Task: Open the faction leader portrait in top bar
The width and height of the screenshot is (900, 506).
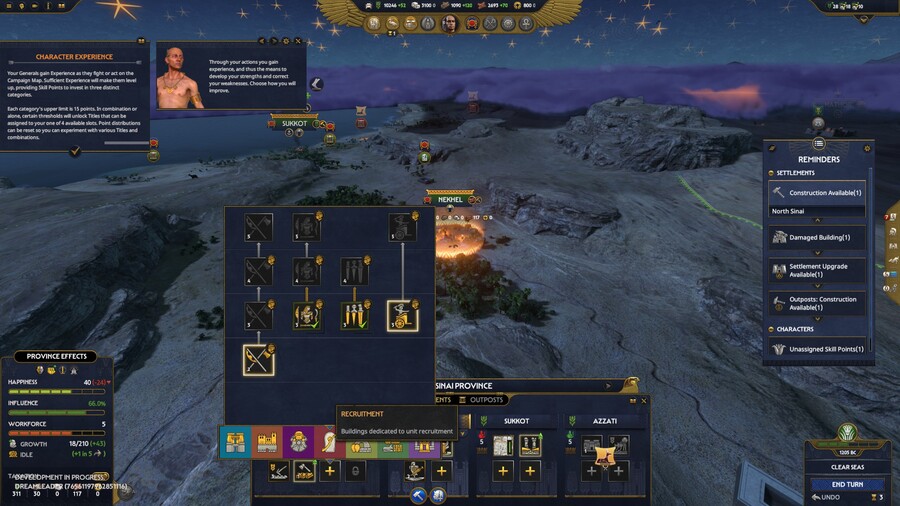Action: pos(450,23)
